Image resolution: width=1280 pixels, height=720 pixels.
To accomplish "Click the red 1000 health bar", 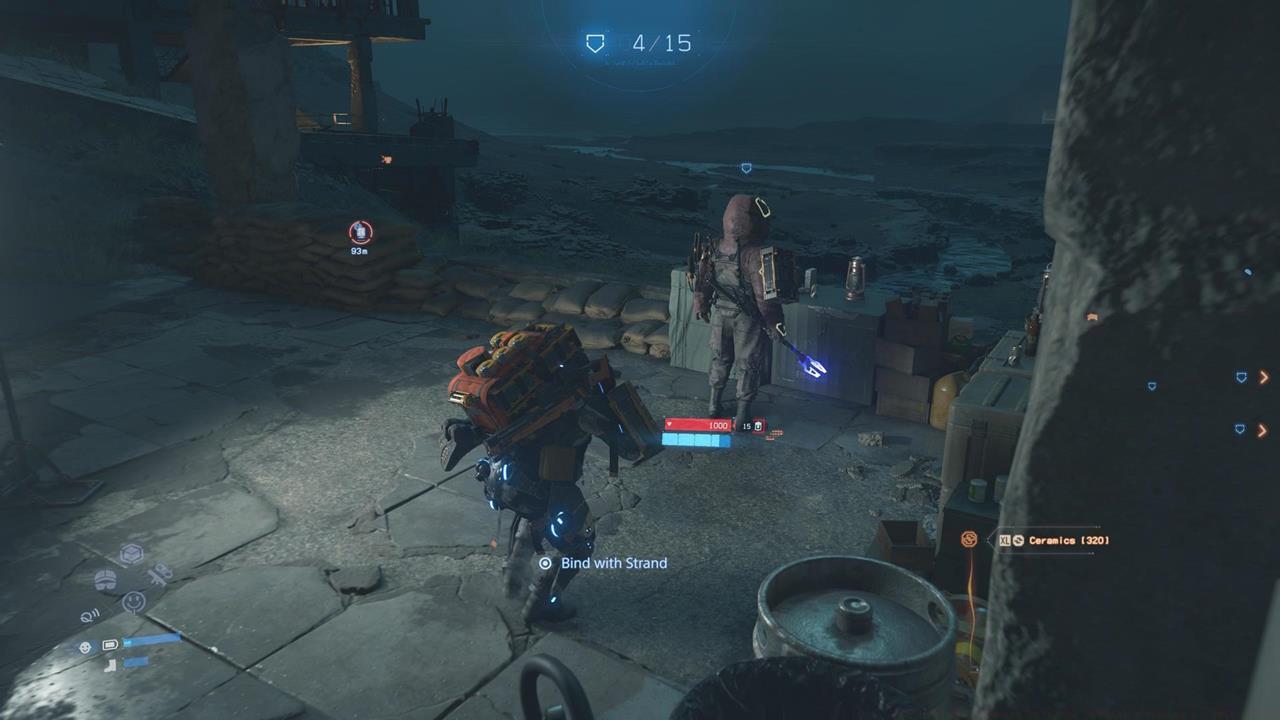I will click(x=700, y=422).
